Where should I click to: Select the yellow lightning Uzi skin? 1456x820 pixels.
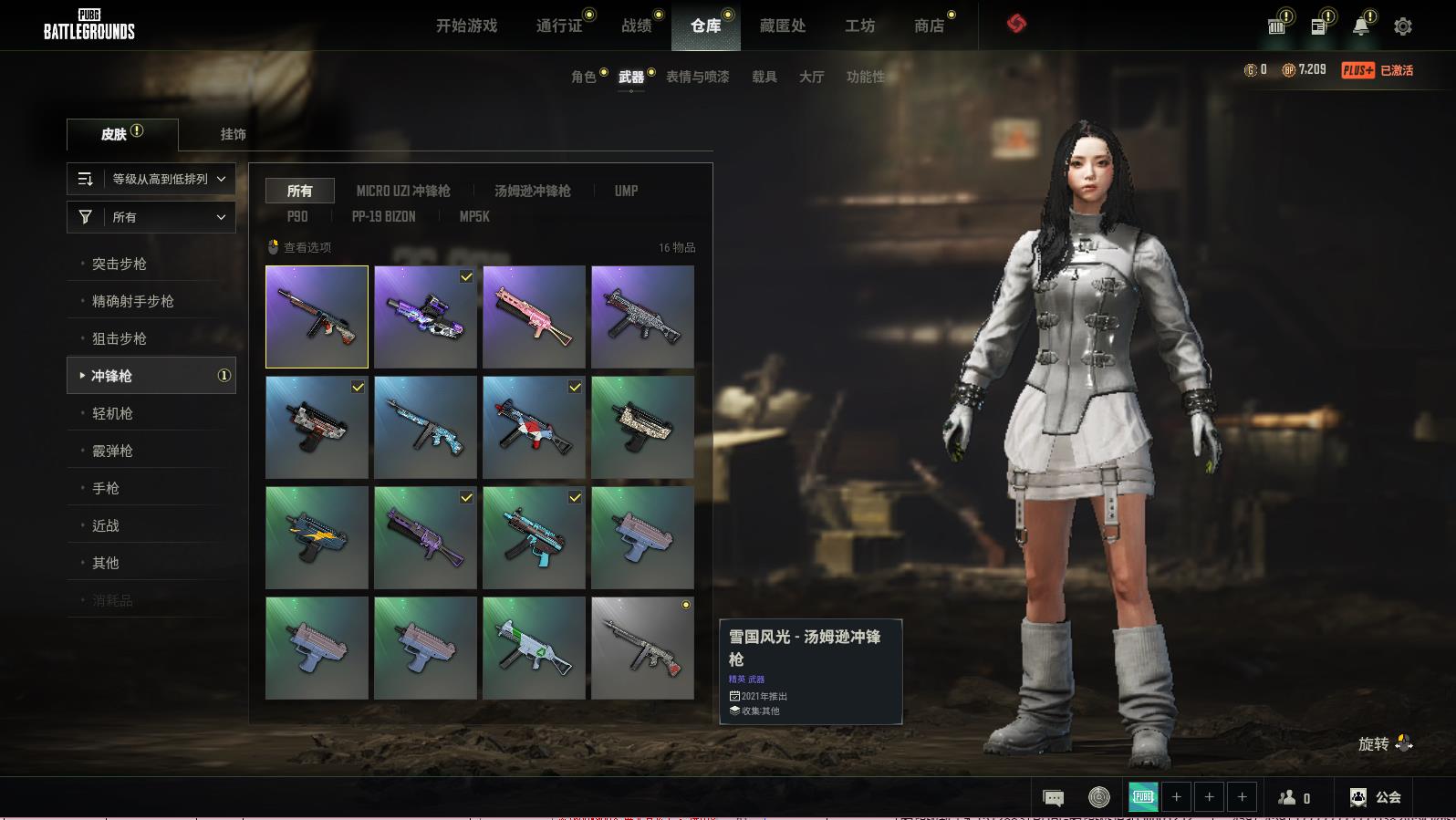click(x=317, y=537)
